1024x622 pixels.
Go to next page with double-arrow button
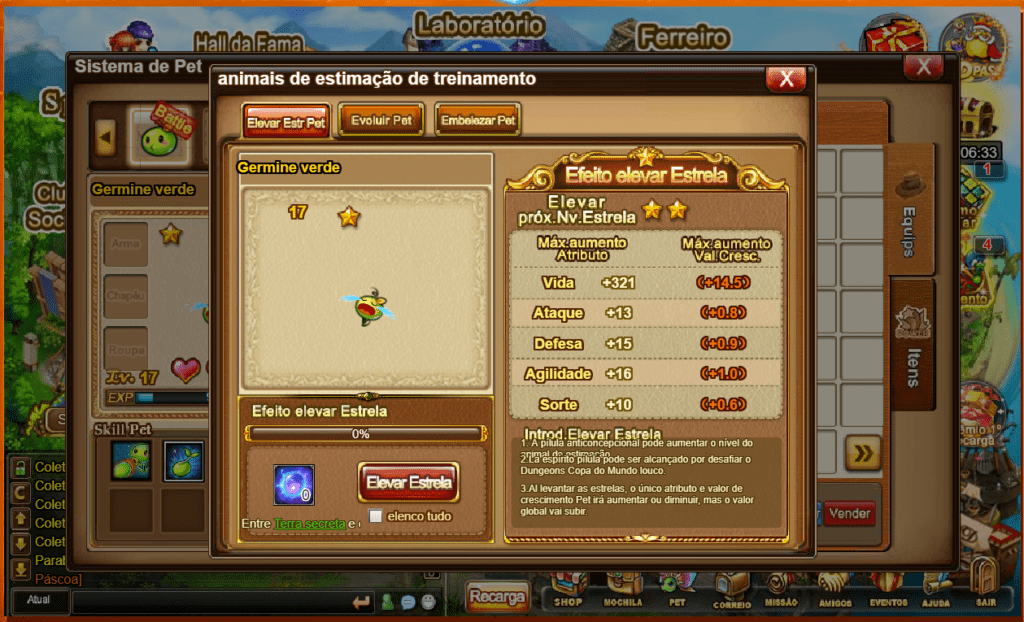point(862,453)
